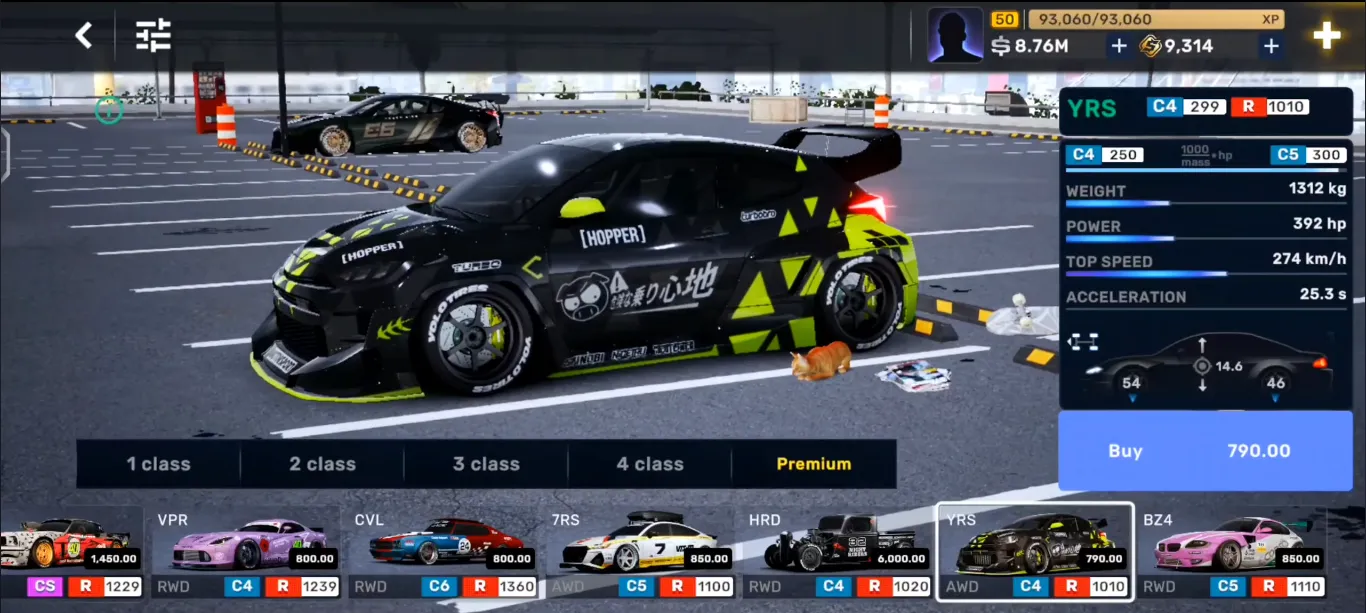Switch to the 1 class tab

(158, 464)
